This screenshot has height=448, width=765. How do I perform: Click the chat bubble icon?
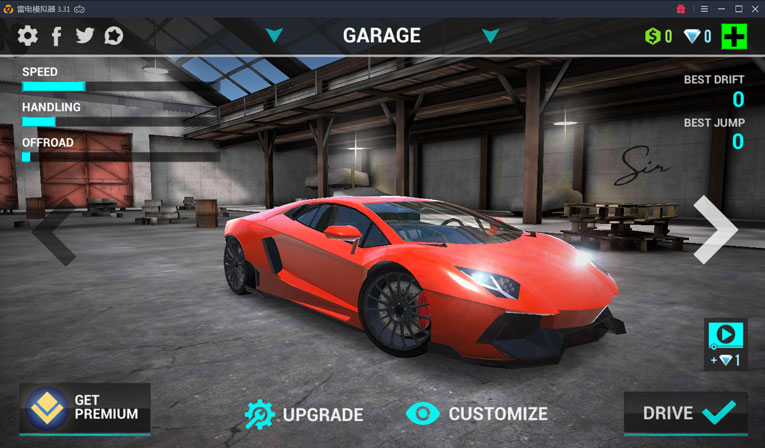[x=114, y=36]
